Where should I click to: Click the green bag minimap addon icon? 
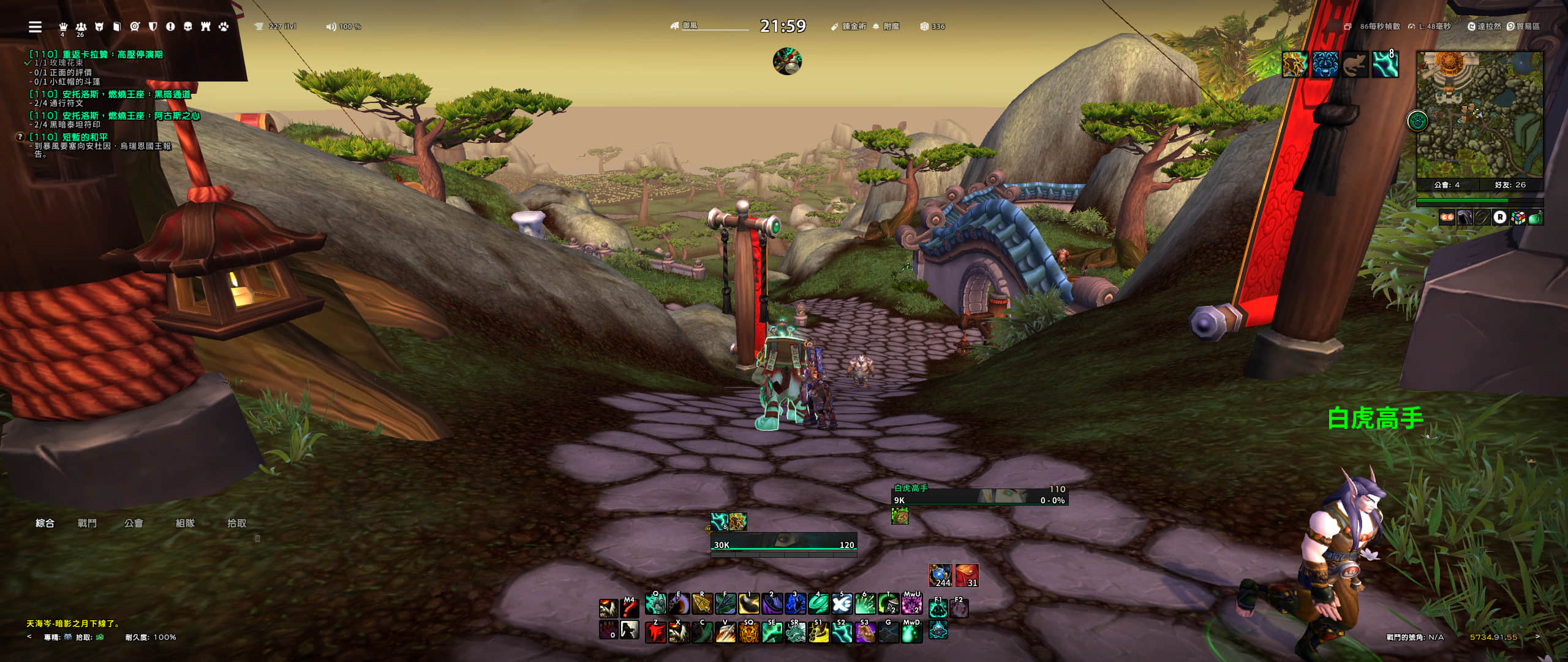(1536, 217)
